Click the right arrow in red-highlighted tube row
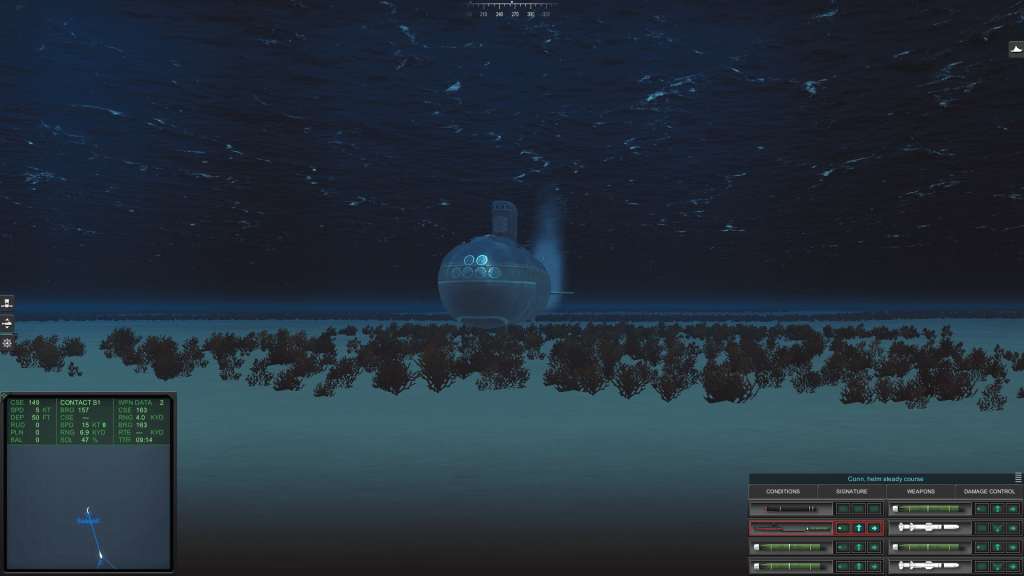This screenshot has height=576, width=1024. pos(874,527)
